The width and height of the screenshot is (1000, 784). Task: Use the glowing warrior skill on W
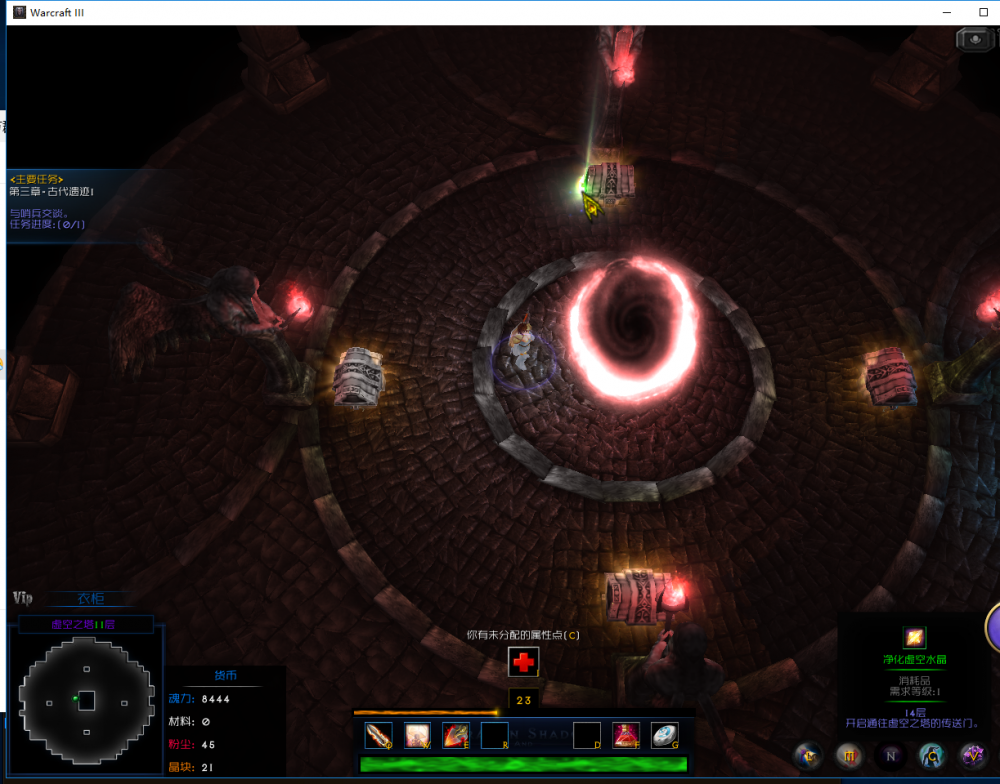[417, 736]
